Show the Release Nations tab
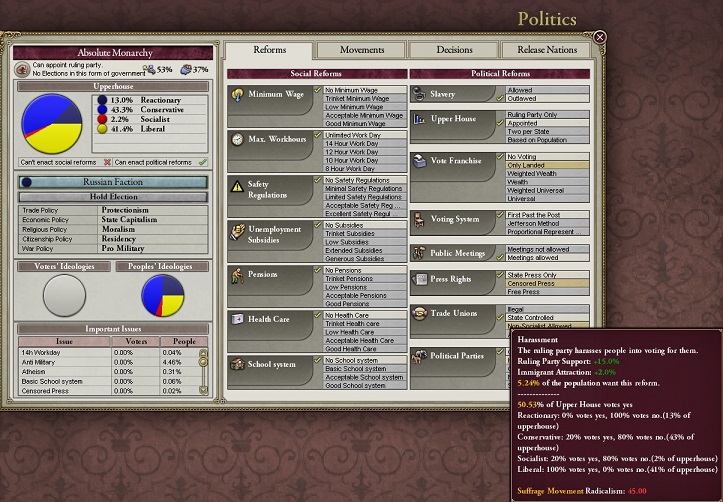Image resolution: width=723 pixels, height=502 pixels. point(547,50)
